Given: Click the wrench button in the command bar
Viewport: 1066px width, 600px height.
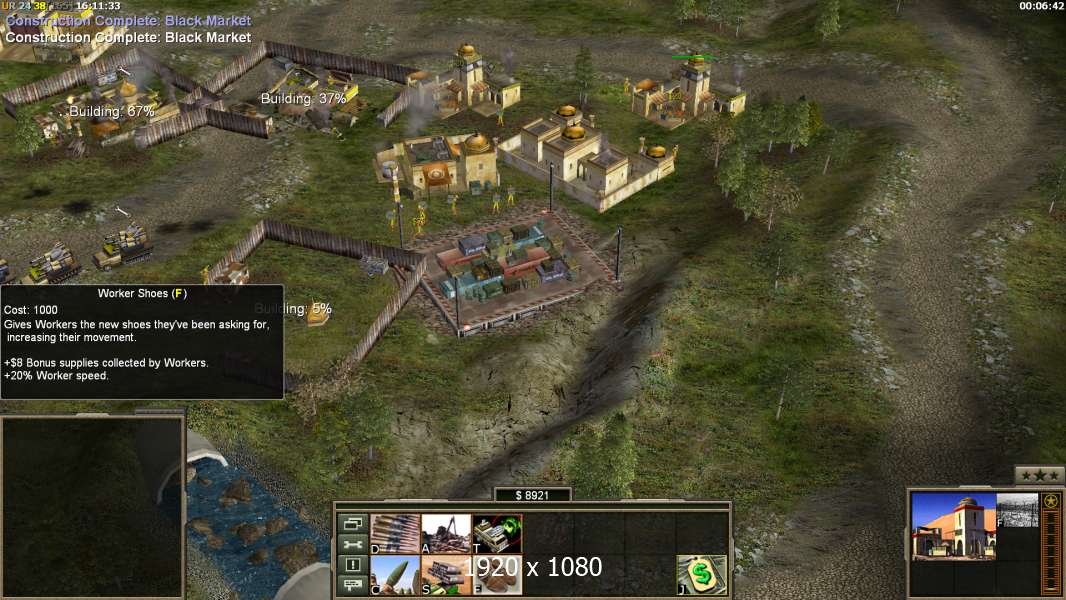Looking at the screenshot, I should point(352,544).
